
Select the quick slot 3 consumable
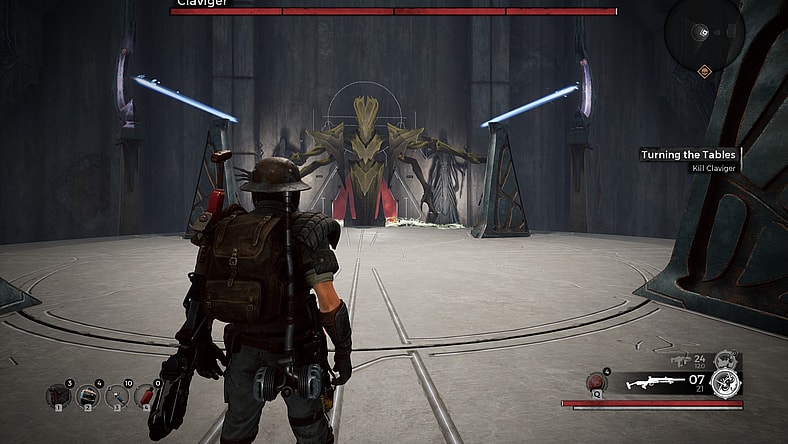[117, 396]
